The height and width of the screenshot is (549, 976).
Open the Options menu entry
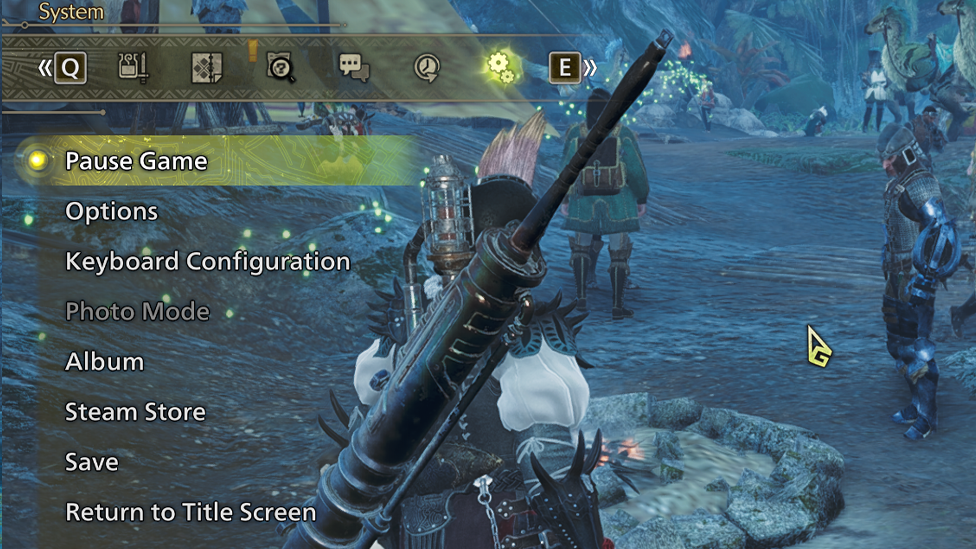click(111, 211)
